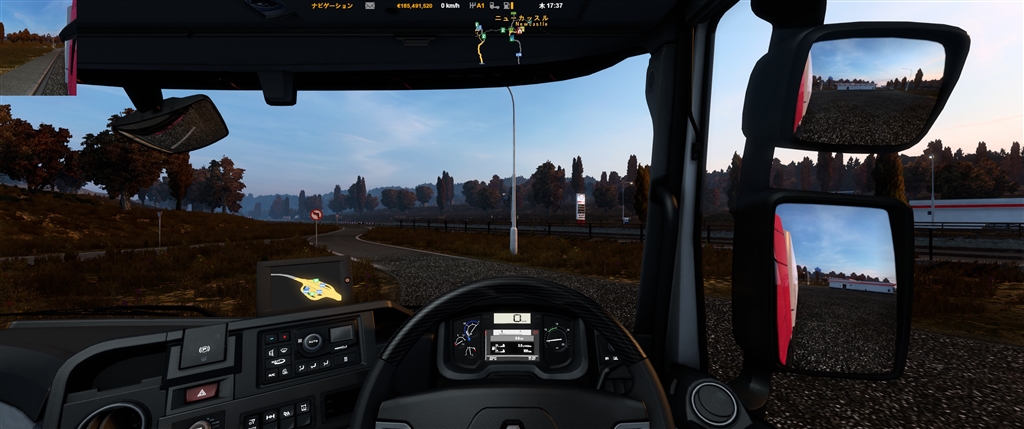Open the ナビゲーション navigation tab
This screenshot has height=429, width=1024.
click(x=332, y=6)
